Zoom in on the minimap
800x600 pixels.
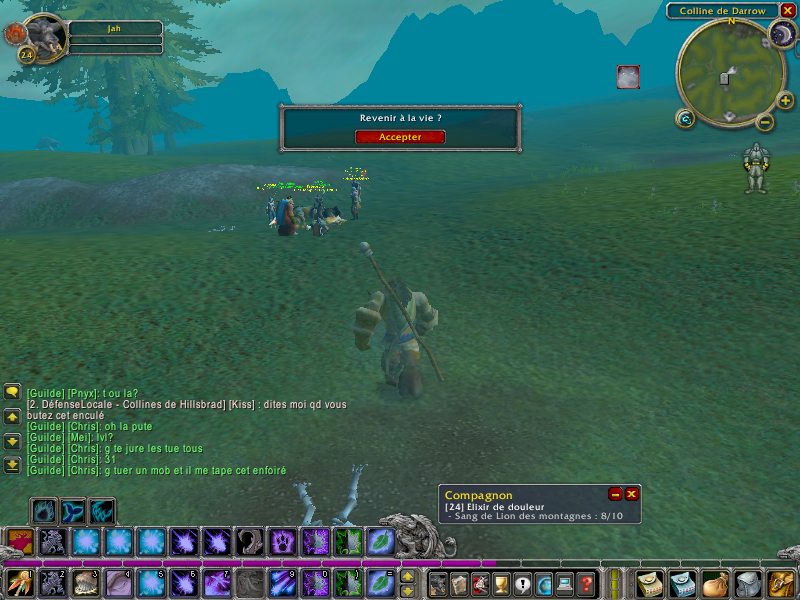tap(785, 100)
